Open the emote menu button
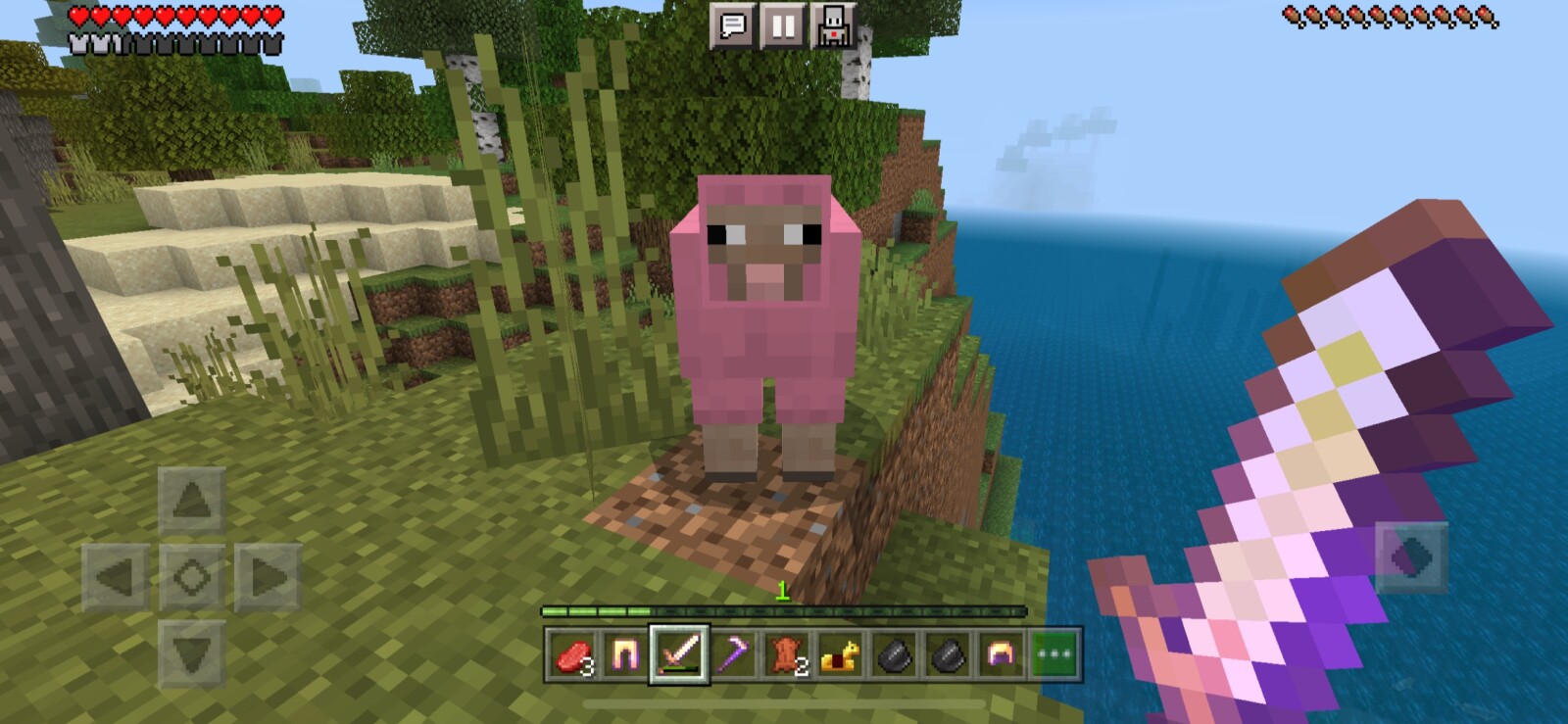The image size is (1568, 724). coord(833,25)
